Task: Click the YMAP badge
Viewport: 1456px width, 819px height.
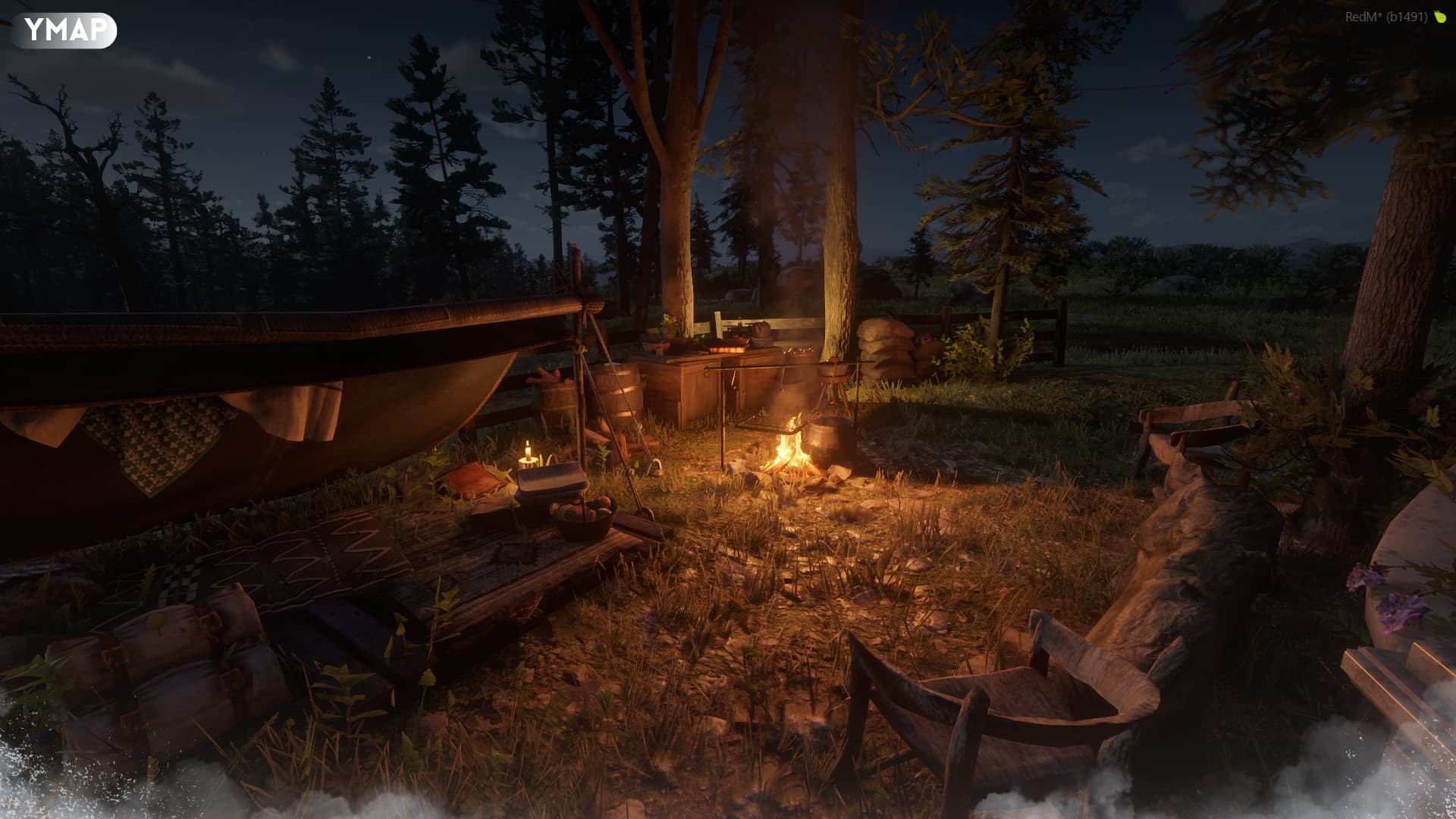Action: point(64,30)
